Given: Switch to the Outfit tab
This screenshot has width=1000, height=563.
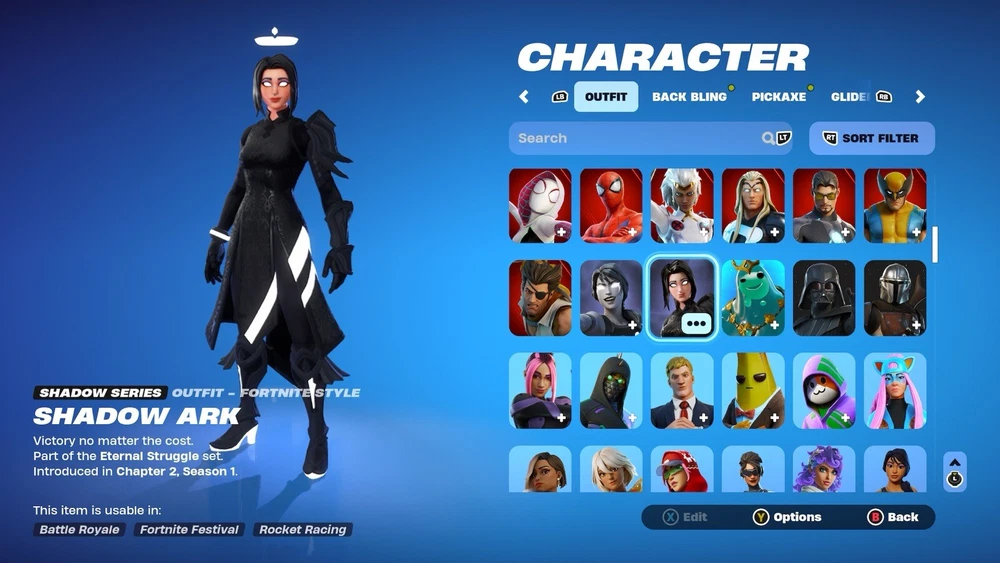Looking at the screenshot, I should pyautogui.click(x=605, y=97).
